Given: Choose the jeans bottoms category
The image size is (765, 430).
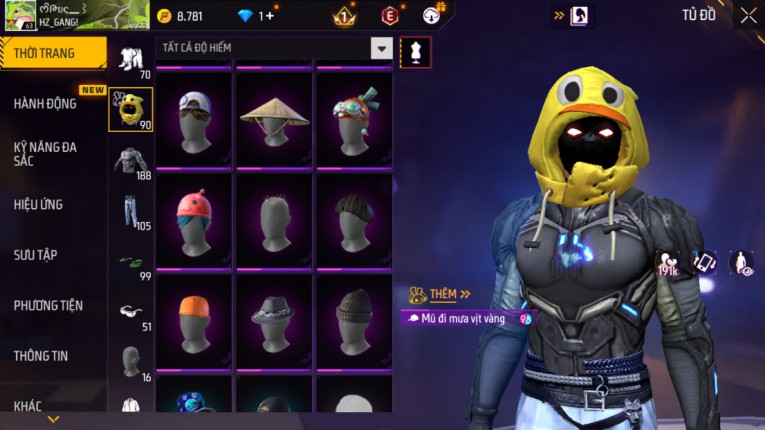Looking at the screenshot, I should click(x=129, y=211).
